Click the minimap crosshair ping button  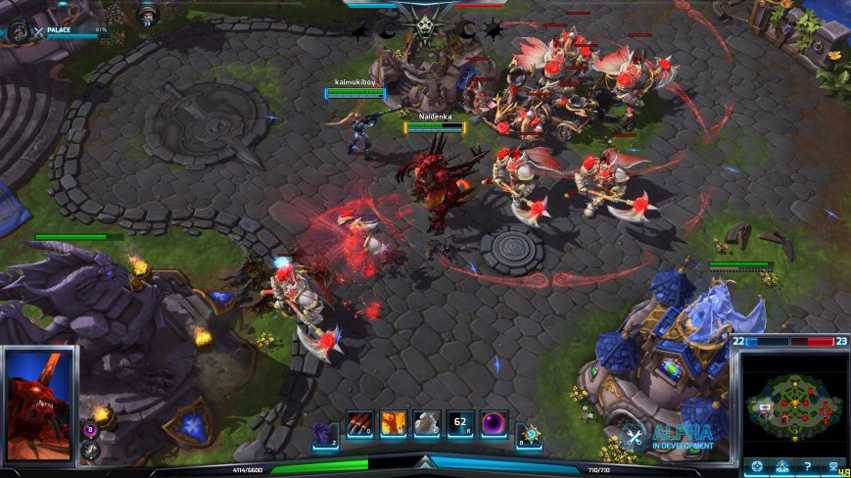pyautogui.click(x=758, y=466)
